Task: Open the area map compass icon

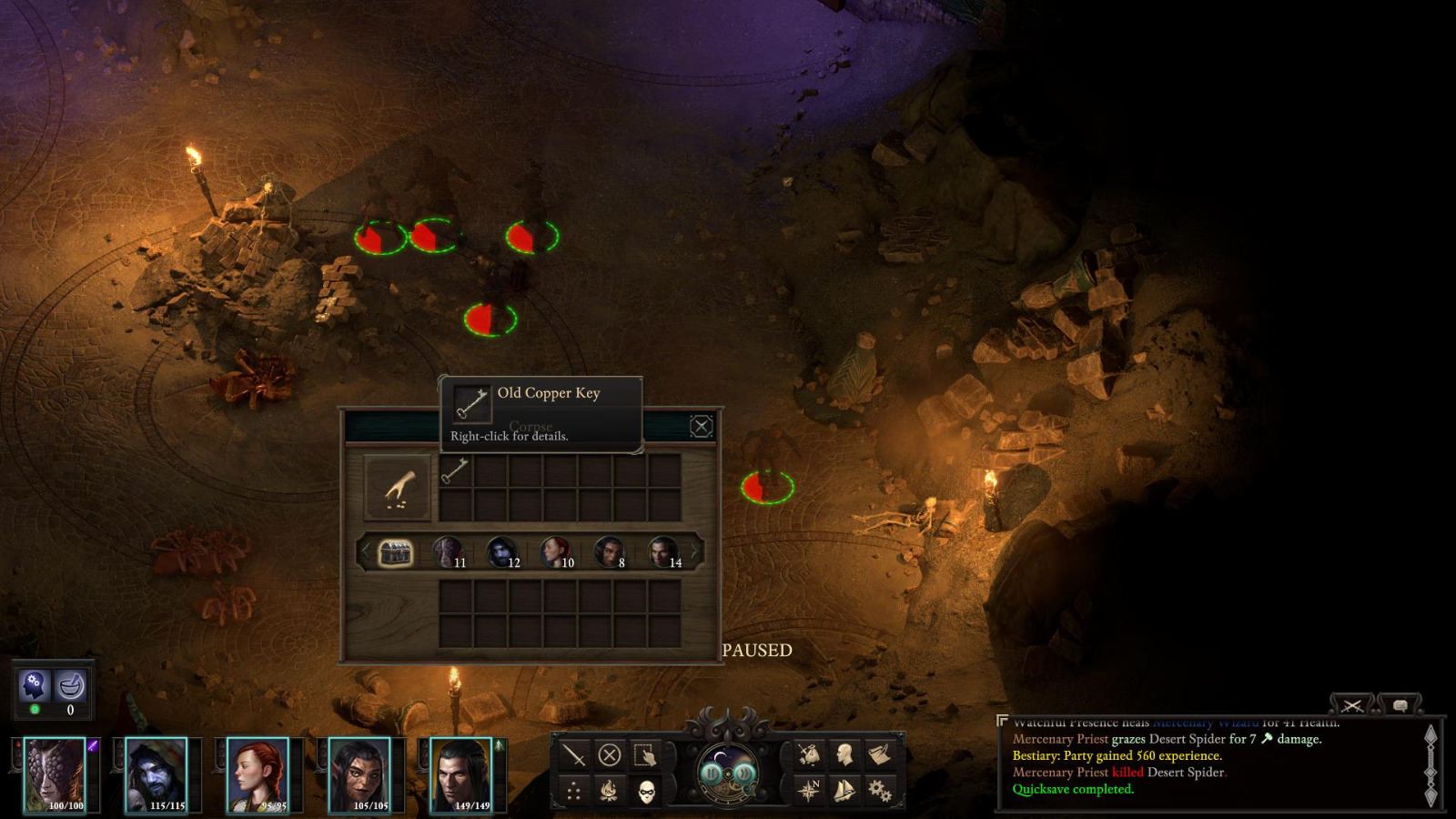Action: click(x=809, y=790)
